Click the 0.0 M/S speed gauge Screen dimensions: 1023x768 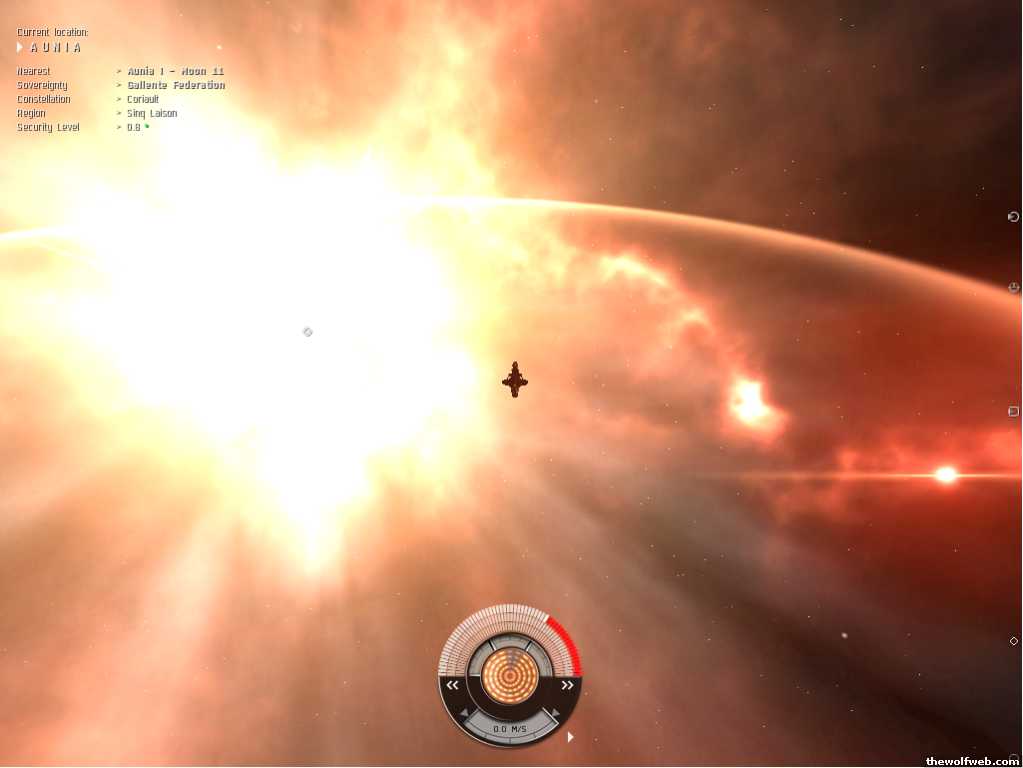tap(510, 729)
